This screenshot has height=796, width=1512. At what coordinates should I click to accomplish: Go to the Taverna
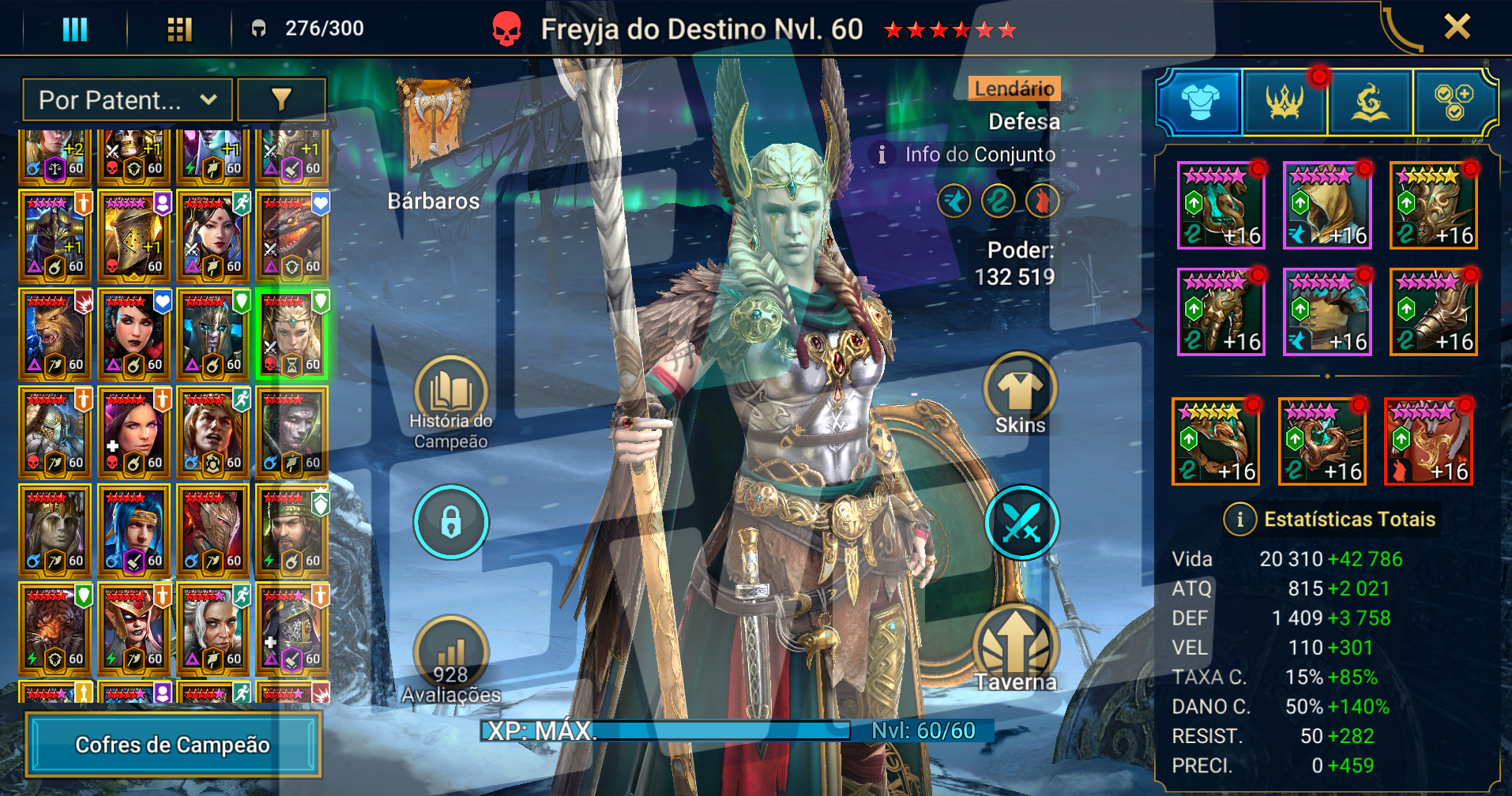click(x=1016, y=649)
